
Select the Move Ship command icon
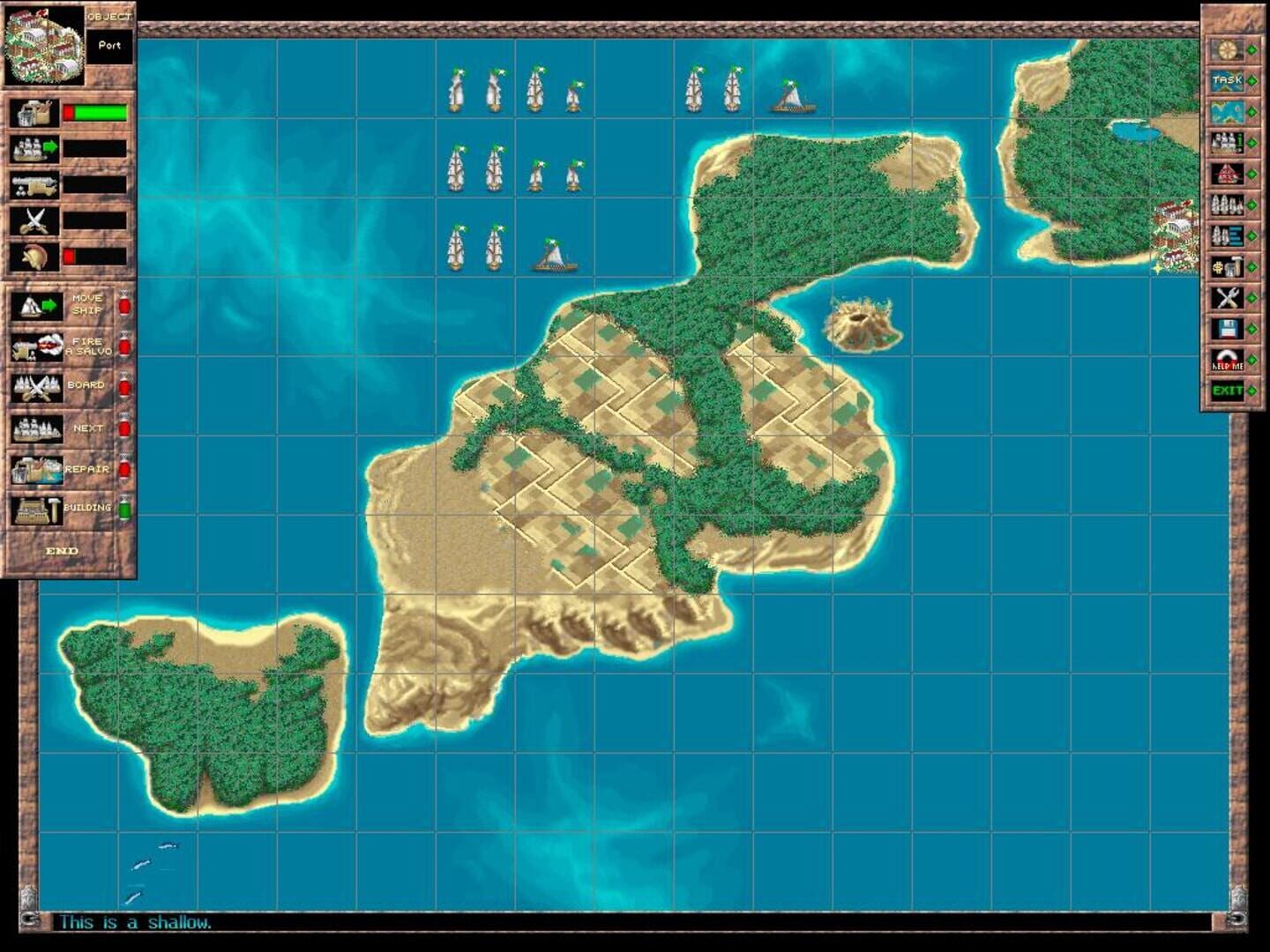pyautogui.click(x=38, y=307)
